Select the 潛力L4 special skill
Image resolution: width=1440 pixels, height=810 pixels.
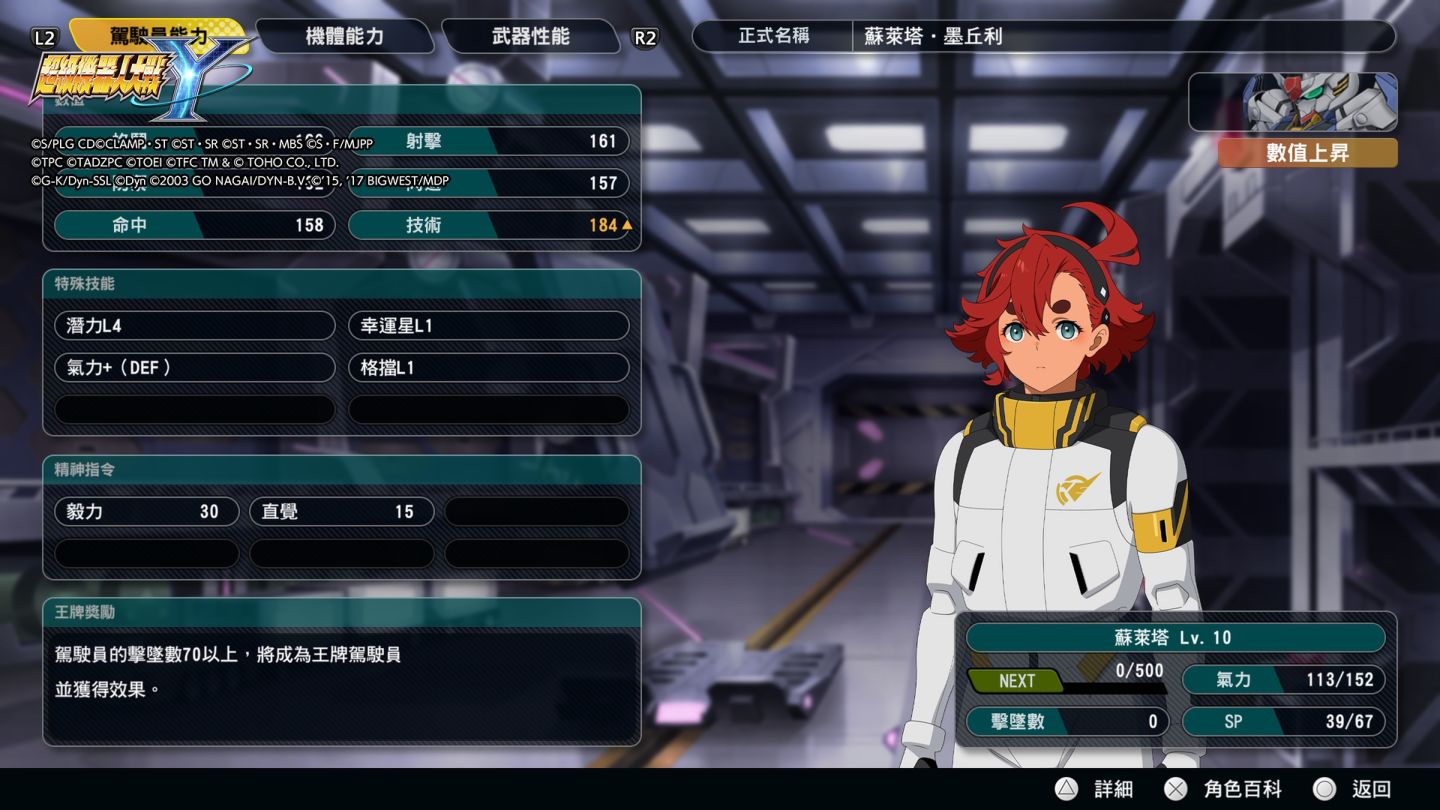[195, 326]
